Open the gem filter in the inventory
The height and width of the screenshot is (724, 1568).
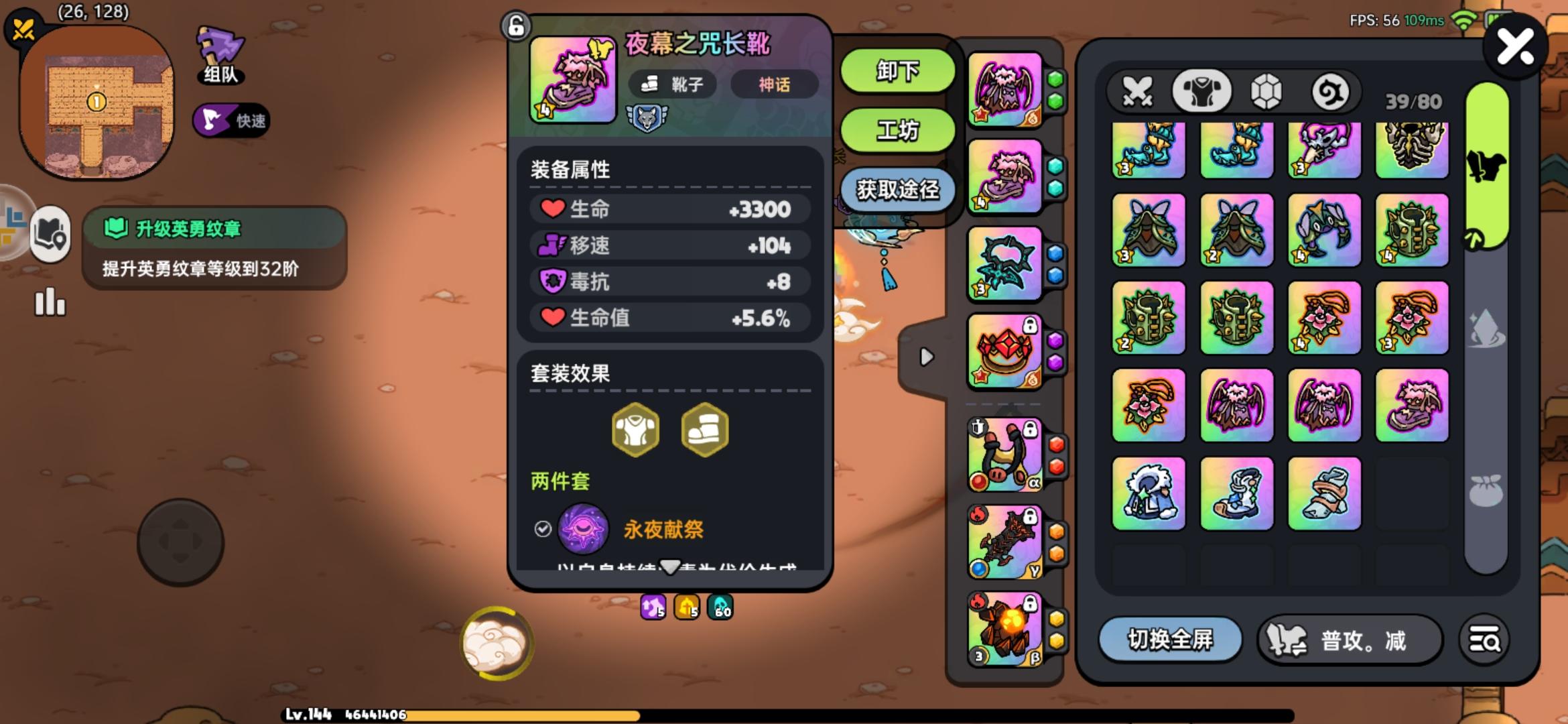(x=1267, y=92)
